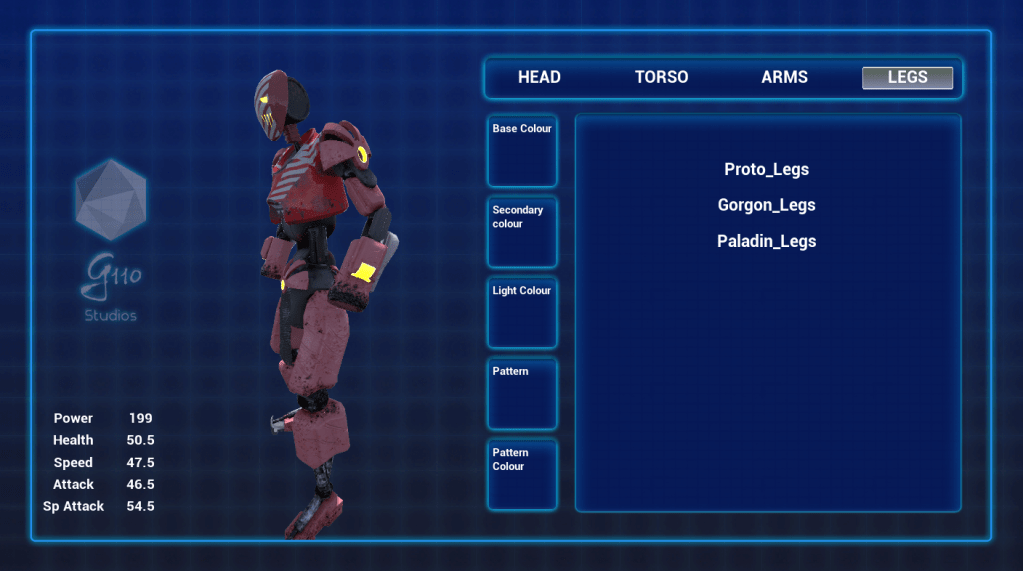Equip the Gorgon_Legs option
The width and height of the screenshot is (1023, 571).
[766, 205]
